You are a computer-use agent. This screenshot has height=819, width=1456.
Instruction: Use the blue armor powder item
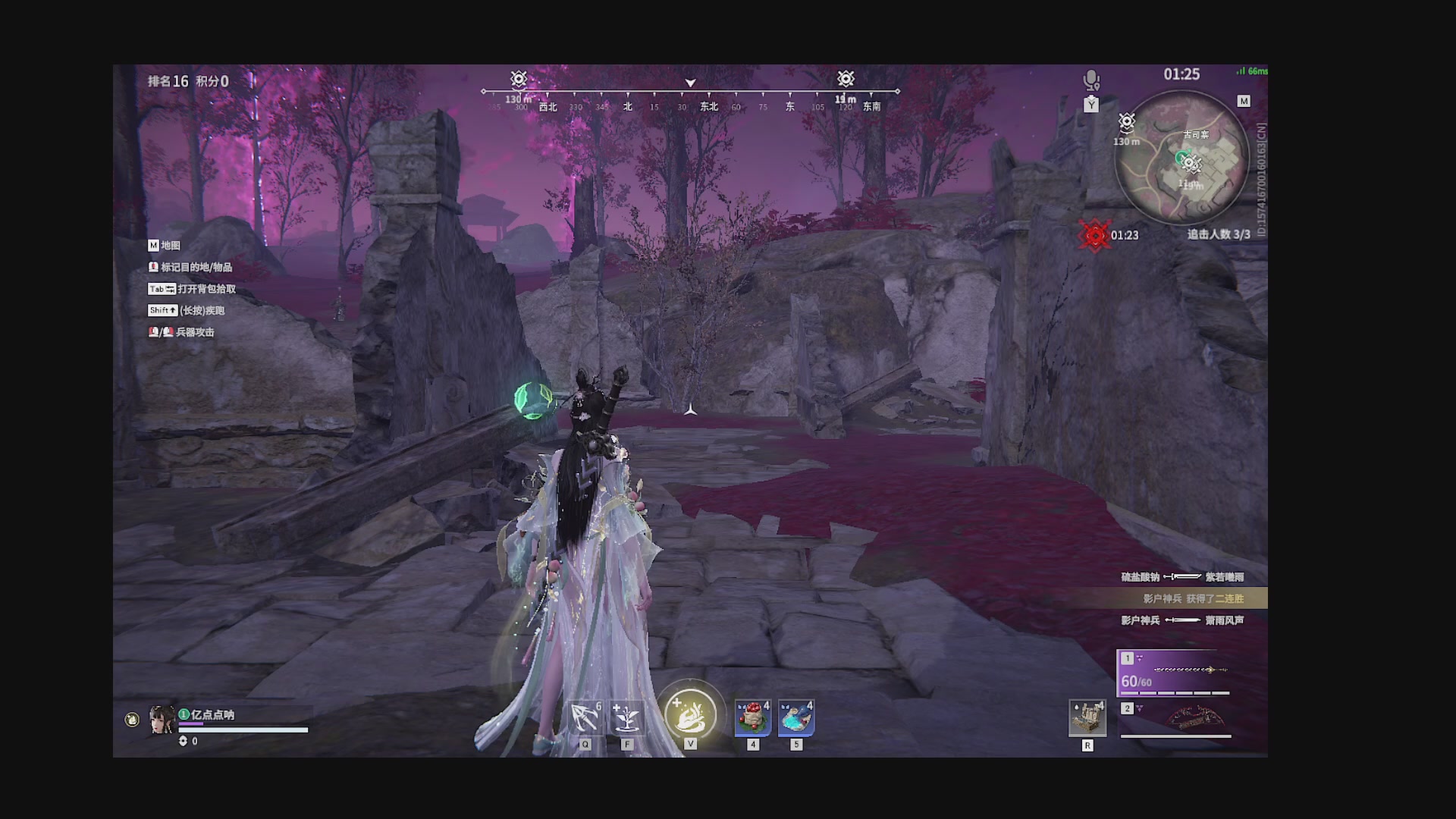(x=796, y=717)
